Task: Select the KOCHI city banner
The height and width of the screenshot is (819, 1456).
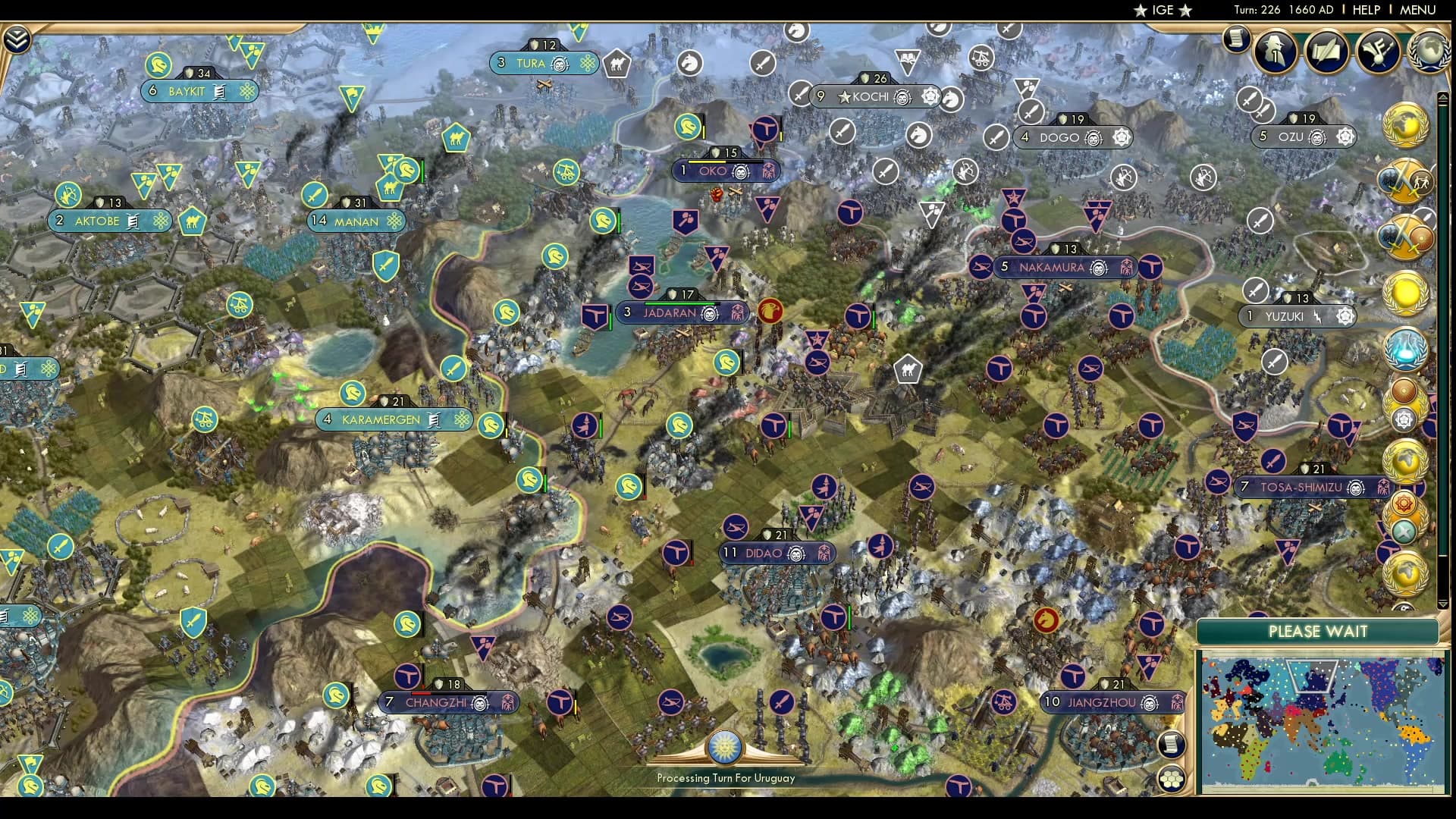Action: (x=872, y=97)
